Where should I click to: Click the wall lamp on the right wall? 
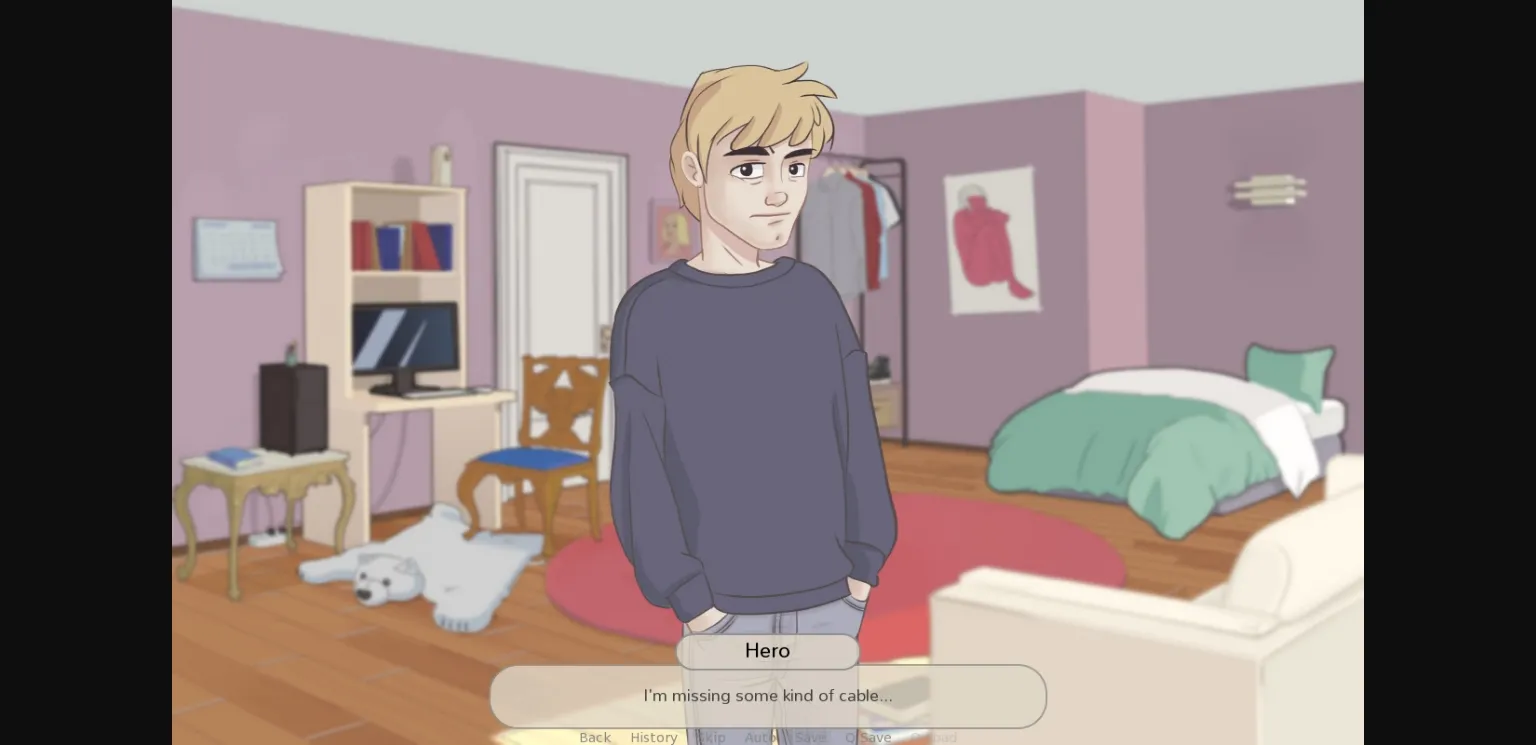1267,188
